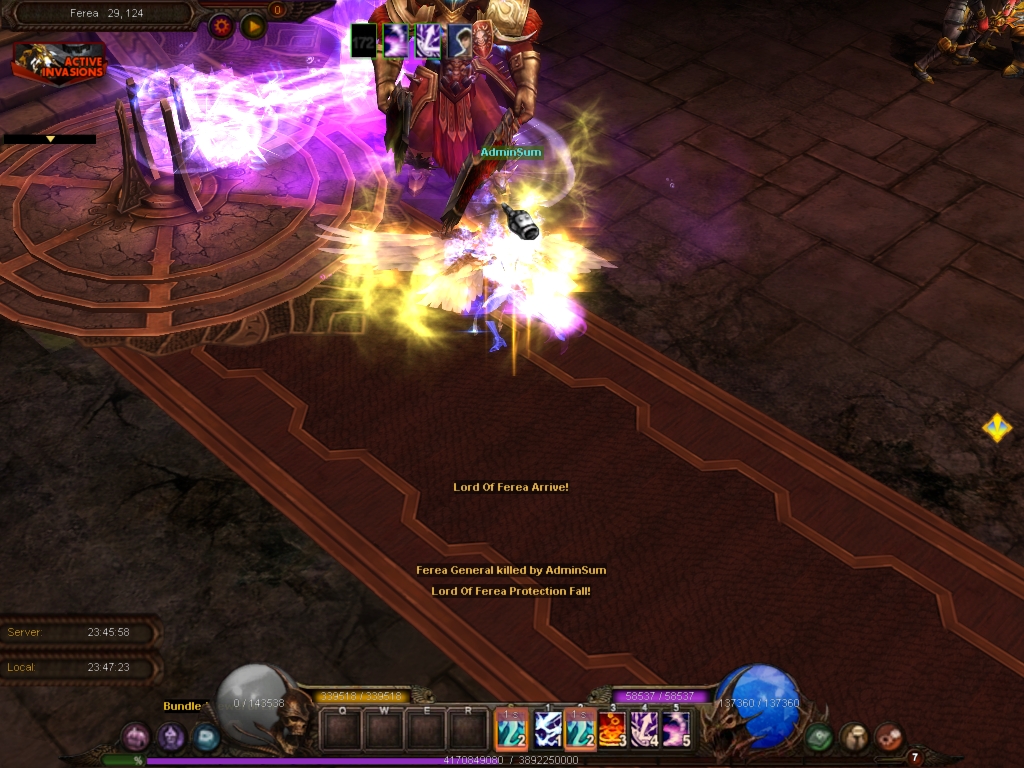Image resolution: width=1024 pixels, height=768 pixels.
Task: Expand the black bar's yellow arrow dropdown
Action: [50, 139]
